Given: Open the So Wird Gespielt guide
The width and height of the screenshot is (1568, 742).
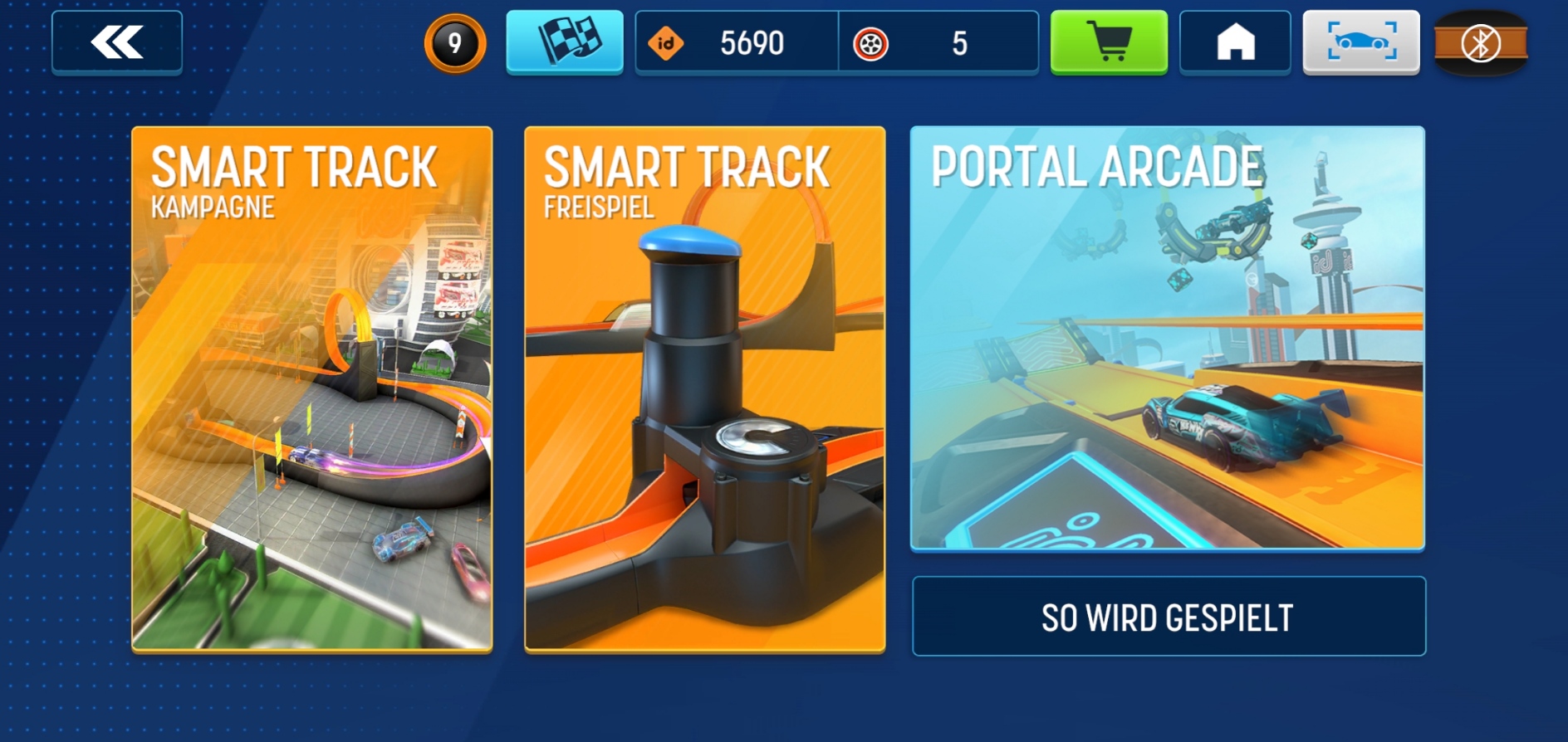Looking at the screenshot, I should point(1168,617).
